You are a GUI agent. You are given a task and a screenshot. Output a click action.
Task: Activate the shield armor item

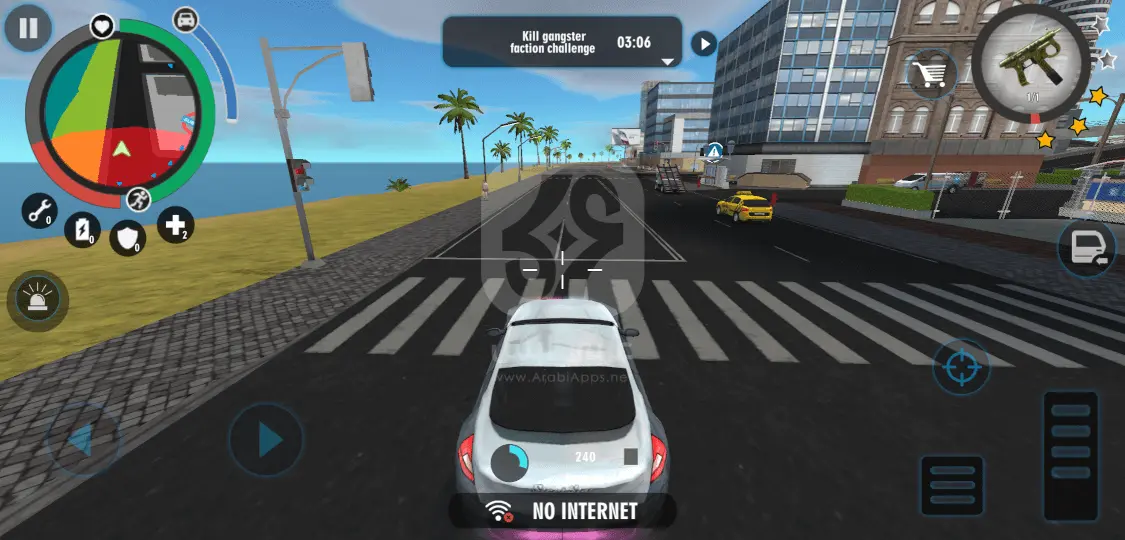(x=127, y=236)
